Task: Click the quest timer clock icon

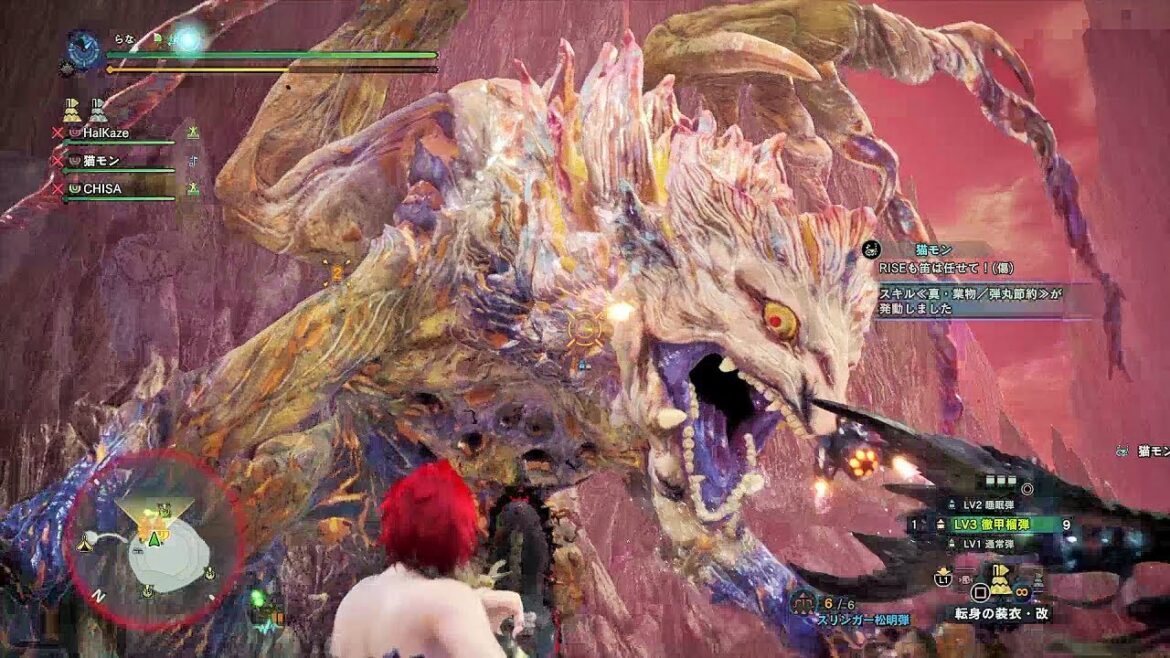Action: click(x=83, y=48)
